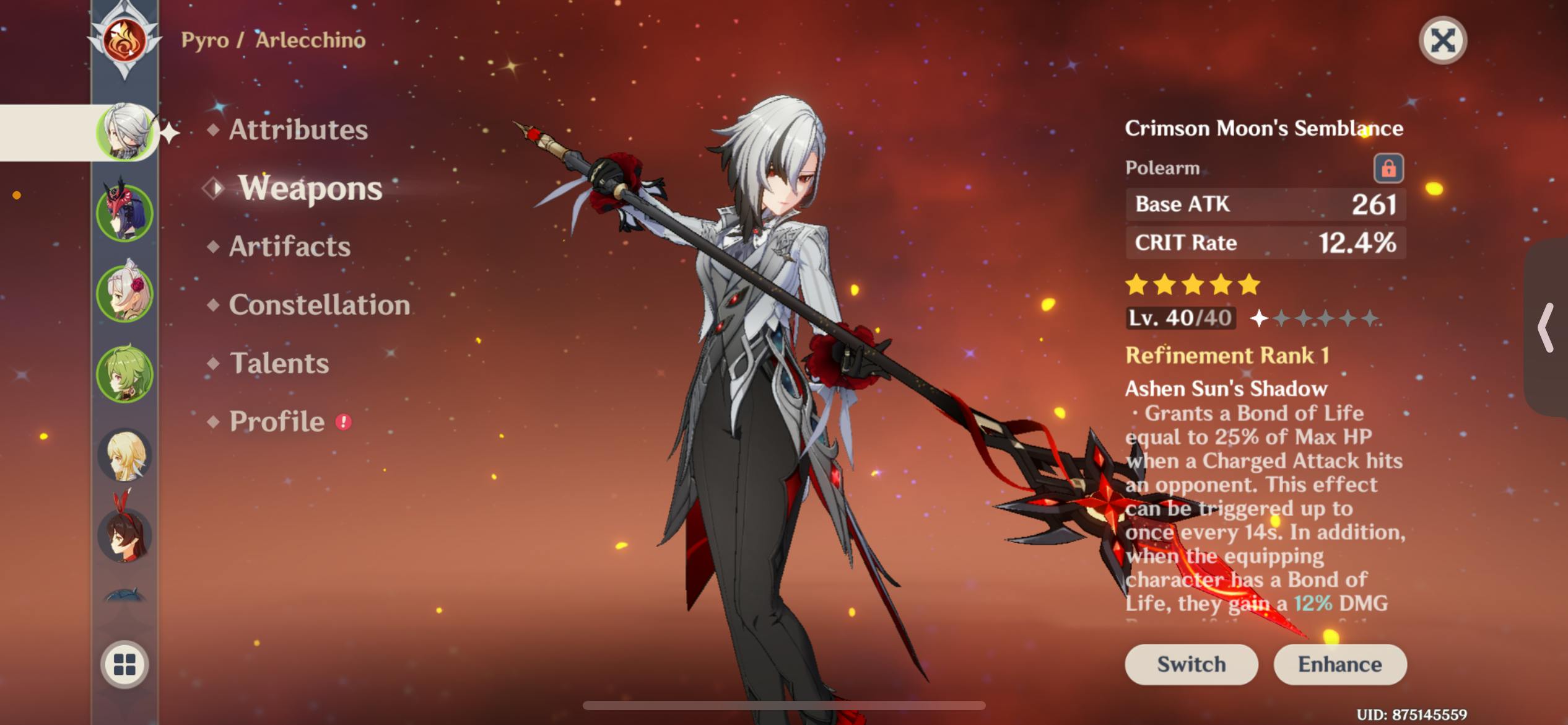
Task: Open the Attributes section
Action: pos(298,130)
